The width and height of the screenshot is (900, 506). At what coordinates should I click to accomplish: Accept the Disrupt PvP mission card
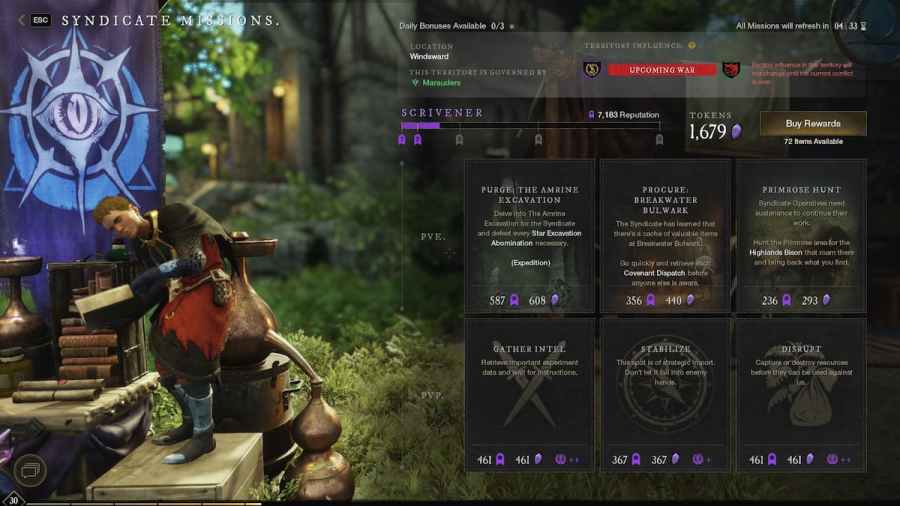click(800, 394)
